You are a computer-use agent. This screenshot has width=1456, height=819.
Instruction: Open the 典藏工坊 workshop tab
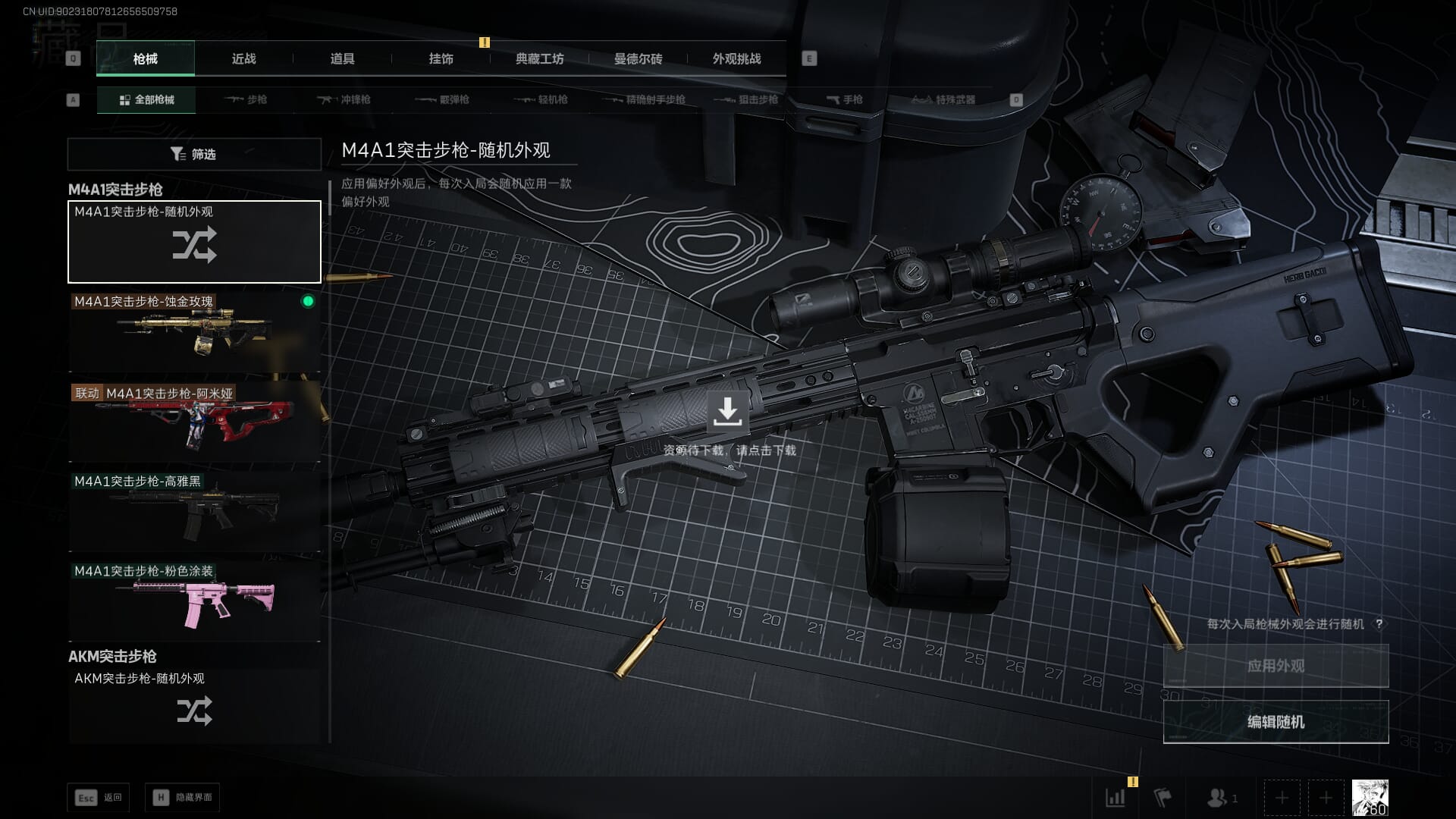pyautogui.click(x=539, y=59)
